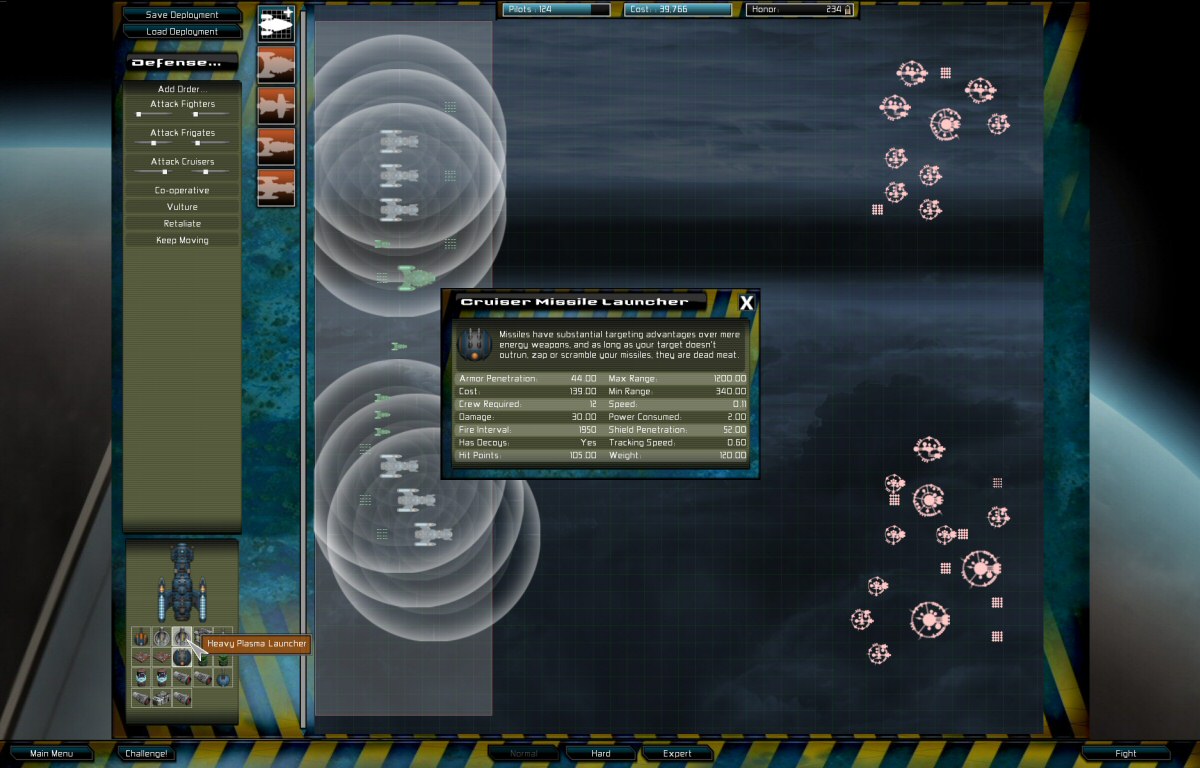
Task: Select the Attack Fighters order
Action: (x=182, y=104)
